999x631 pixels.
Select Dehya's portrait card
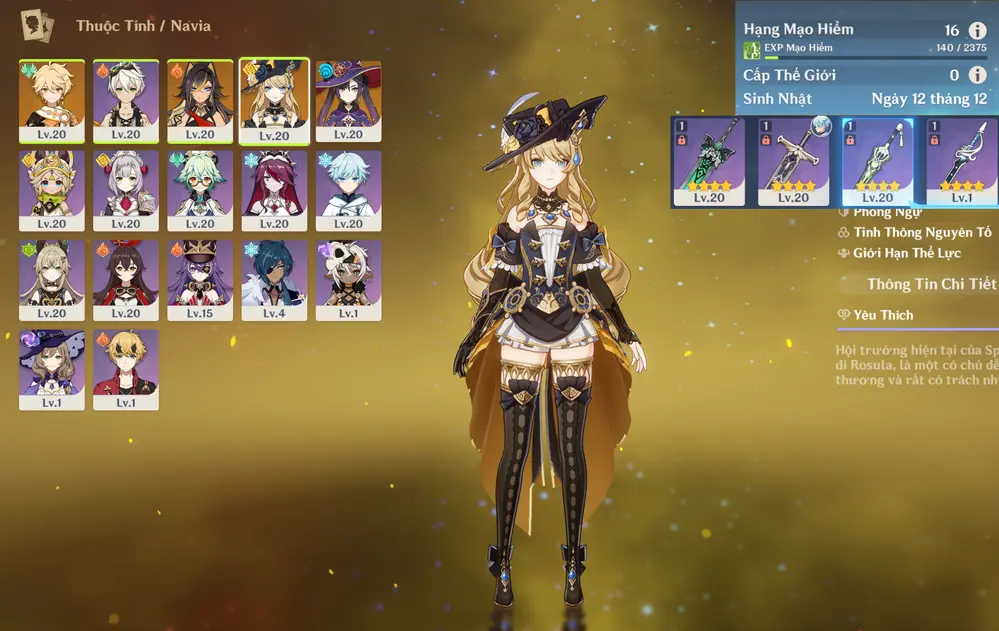(x=200, y=100)
